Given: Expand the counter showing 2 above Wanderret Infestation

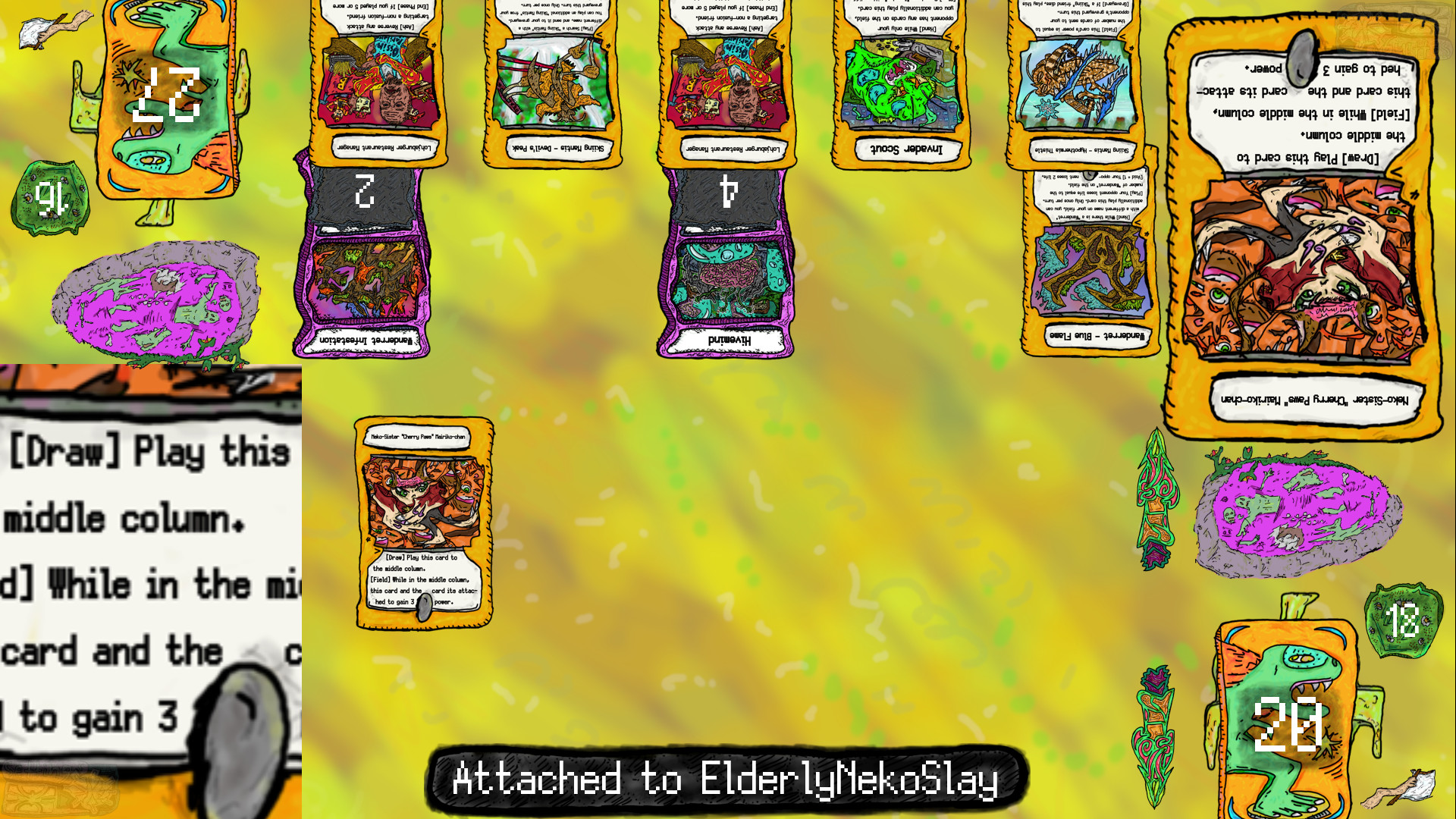Looking at the screenshot, I should pyautogui.click(x=366, y=190).
